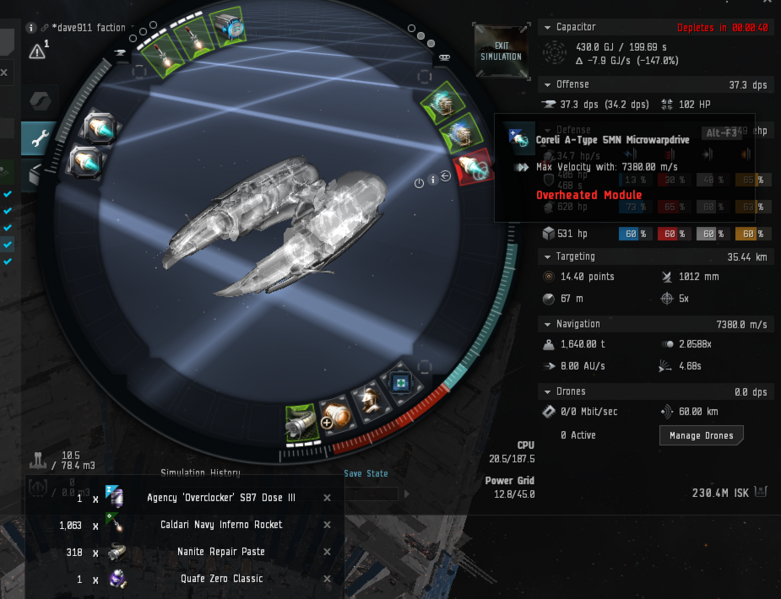Click the Exit Simulation button

(x=501, y=50)
